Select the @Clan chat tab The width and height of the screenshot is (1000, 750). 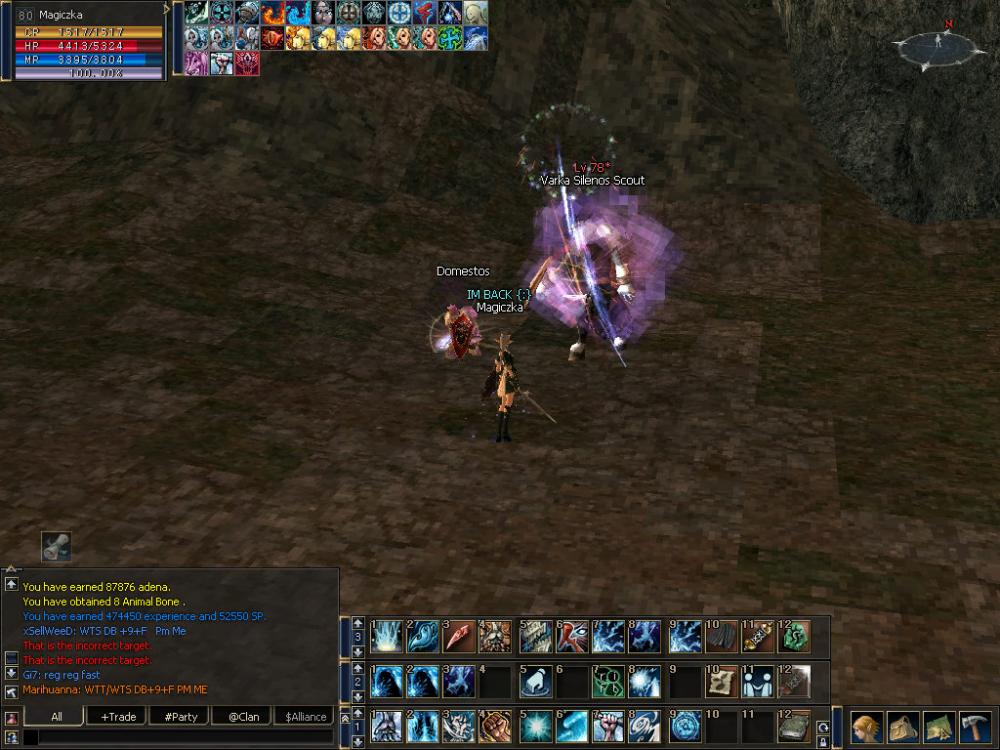(x=243, y=716)
